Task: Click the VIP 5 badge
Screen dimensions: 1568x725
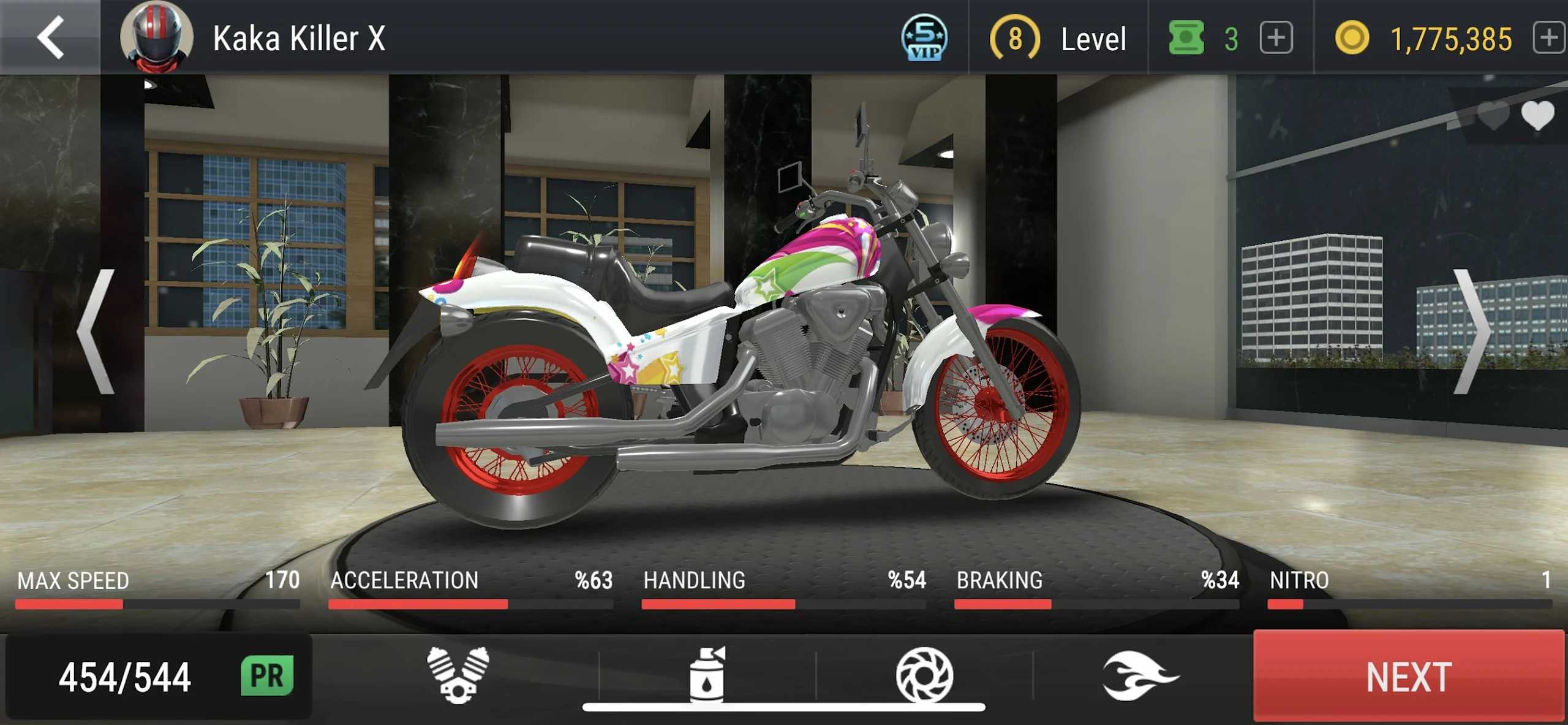Action: 924,39
